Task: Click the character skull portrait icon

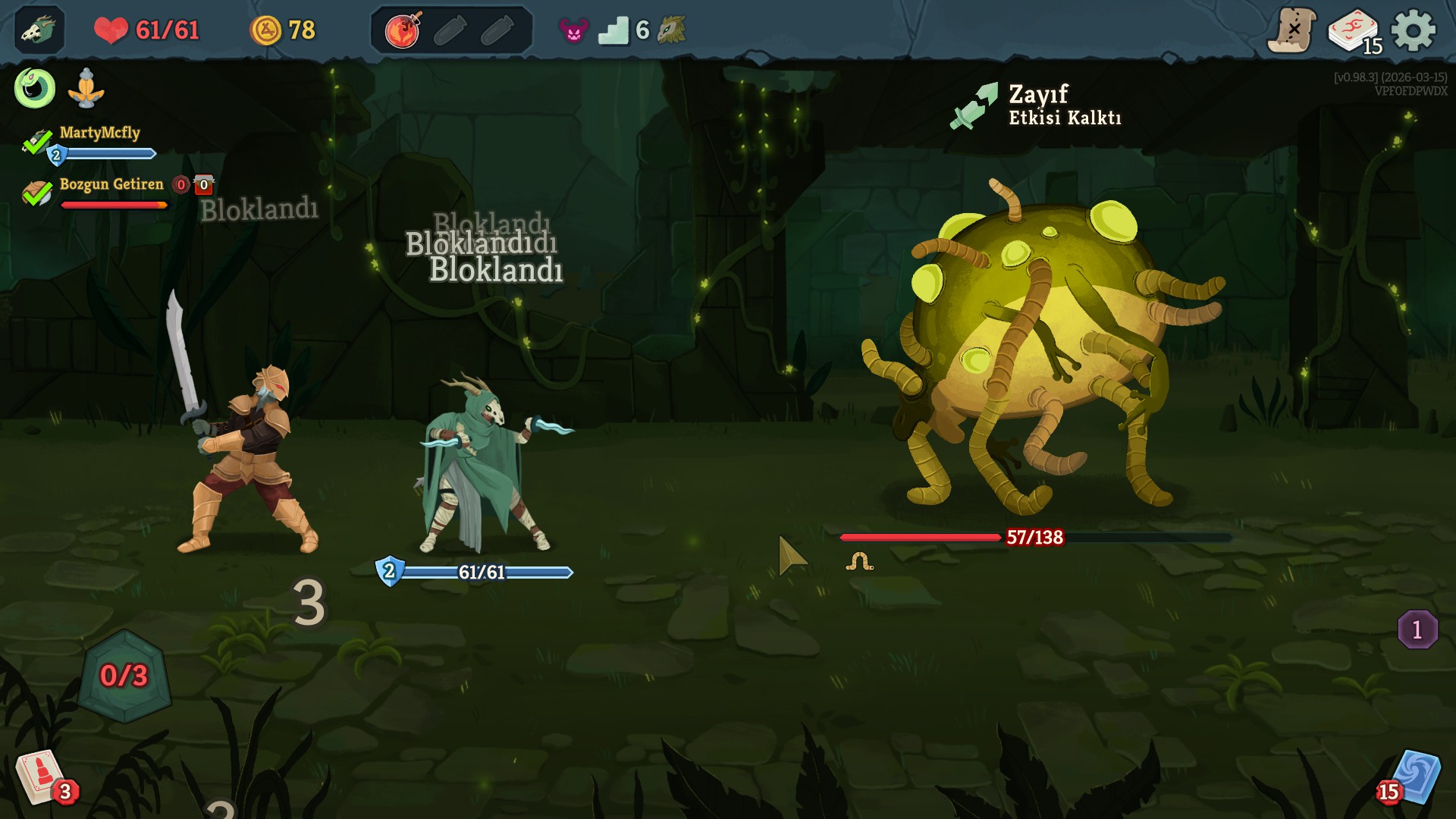Action: [x=39, y=30]
